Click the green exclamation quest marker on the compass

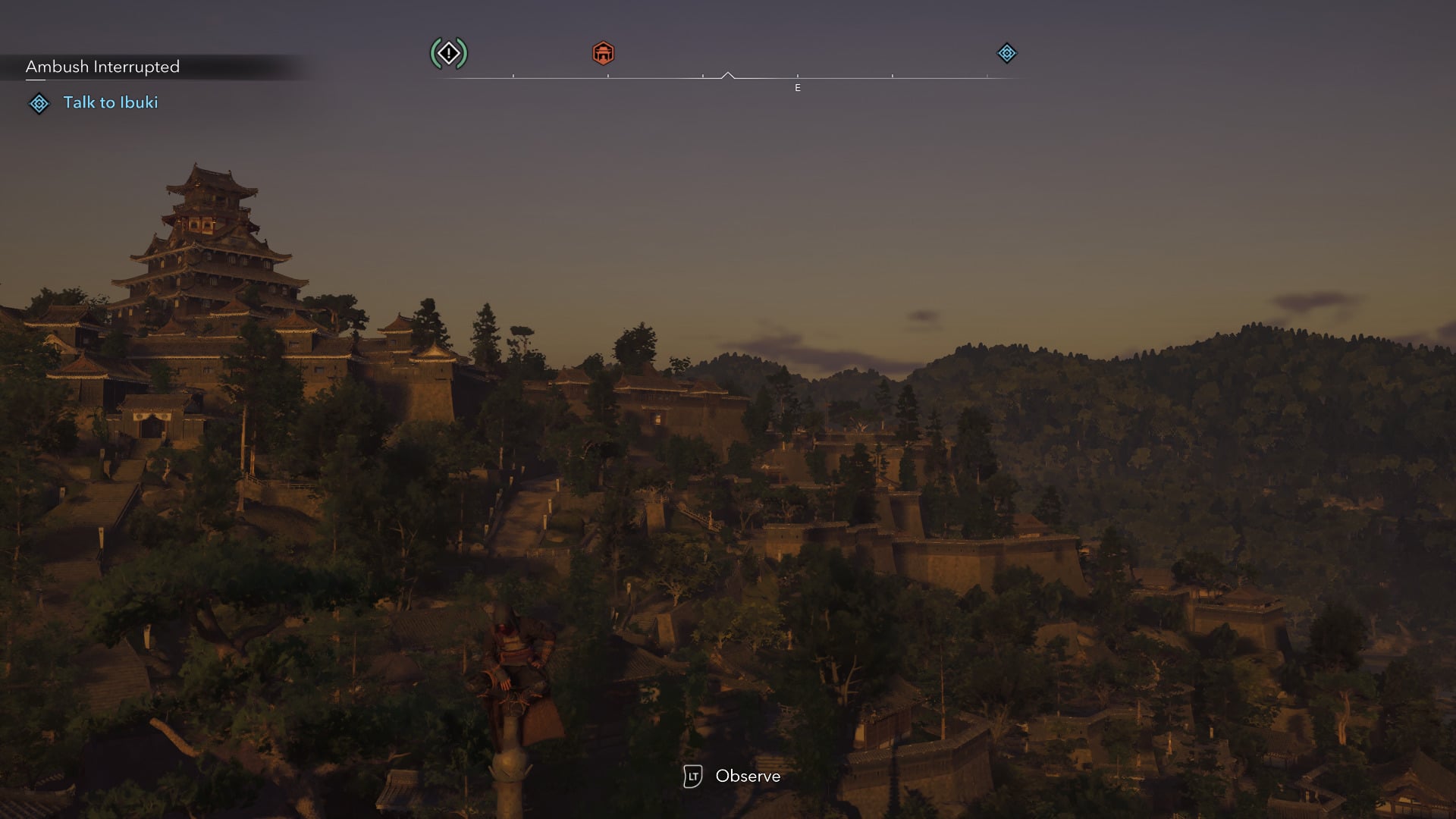[x=448, y=53]
